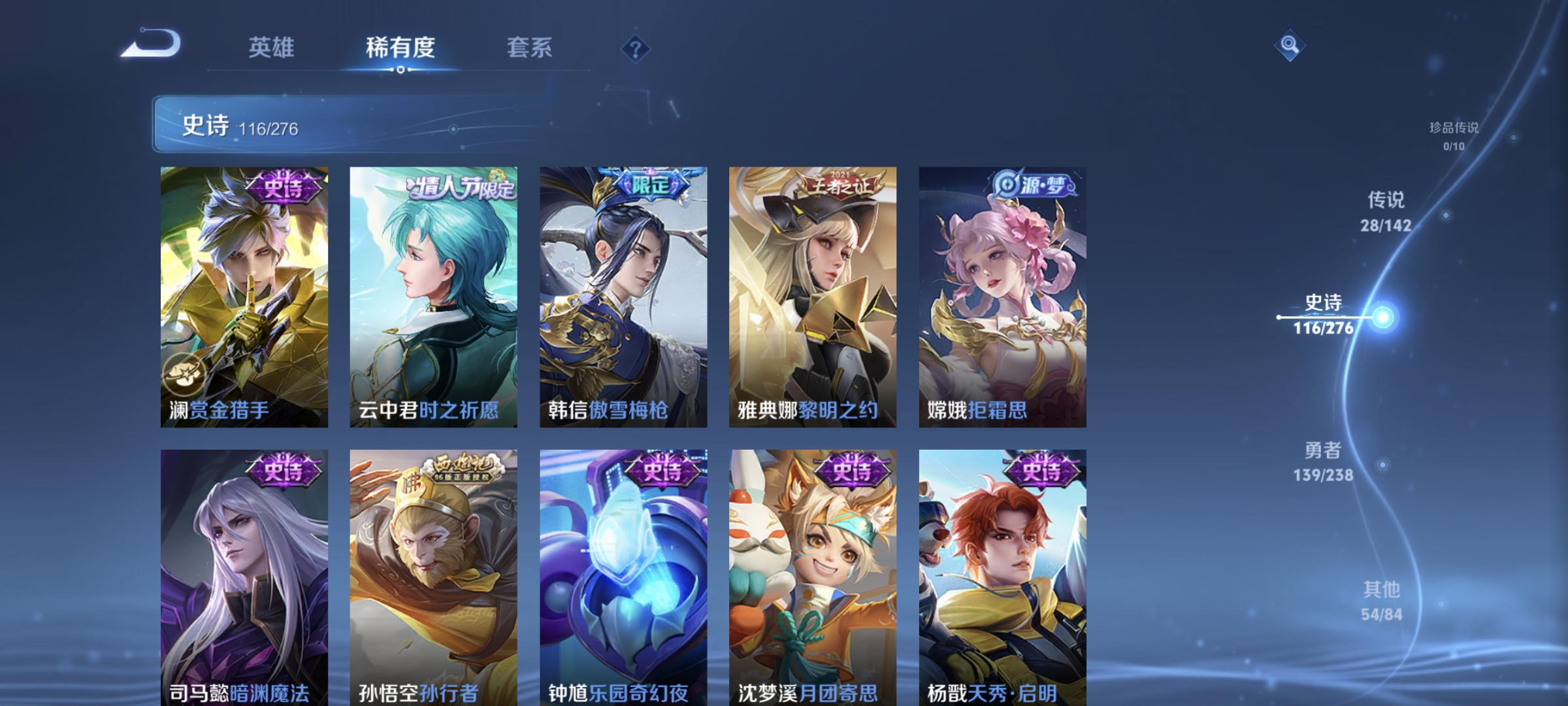Click the 限定 badge on 韩信傲雪梅枪 skin

[650, 184]
